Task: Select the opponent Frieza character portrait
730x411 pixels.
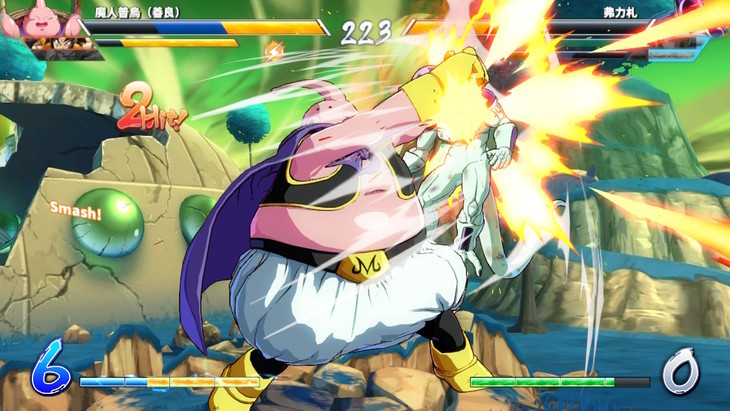Action: [x=700, y=20]
